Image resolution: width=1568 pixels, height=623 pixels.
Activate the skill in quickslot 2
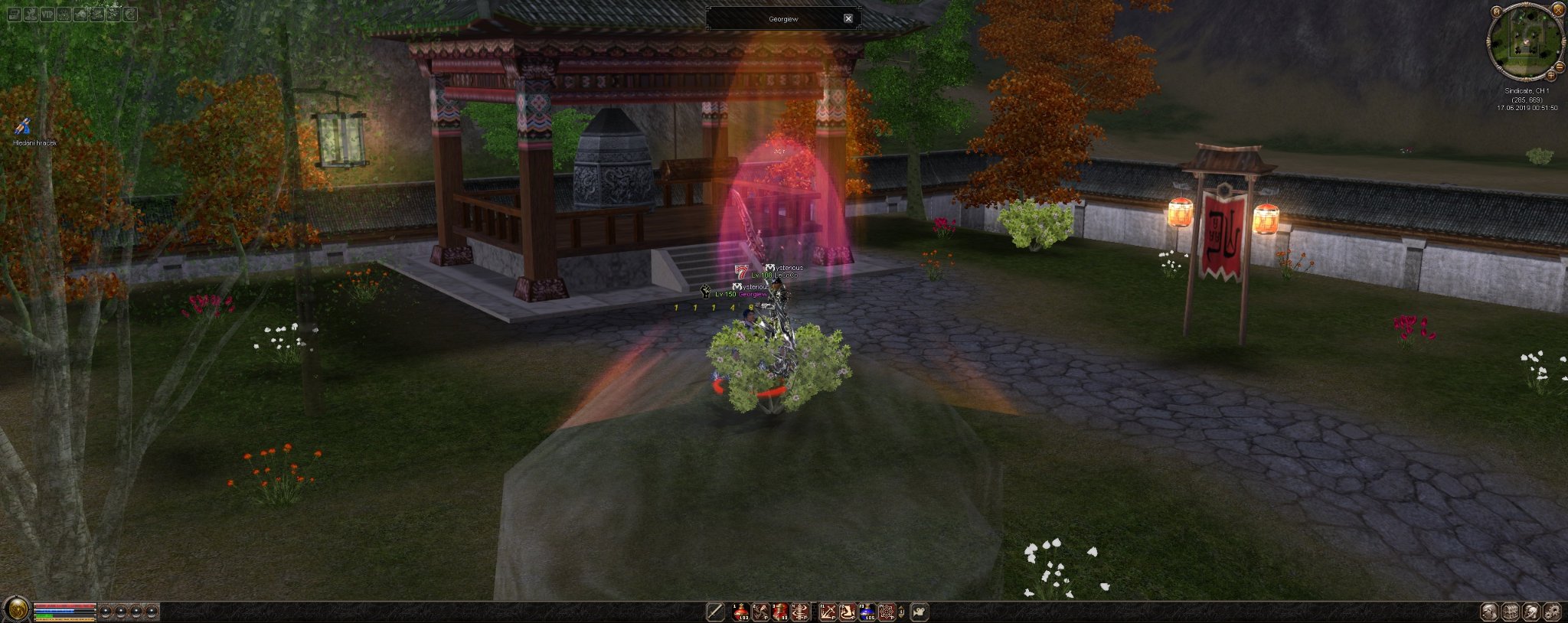(760, 612)
